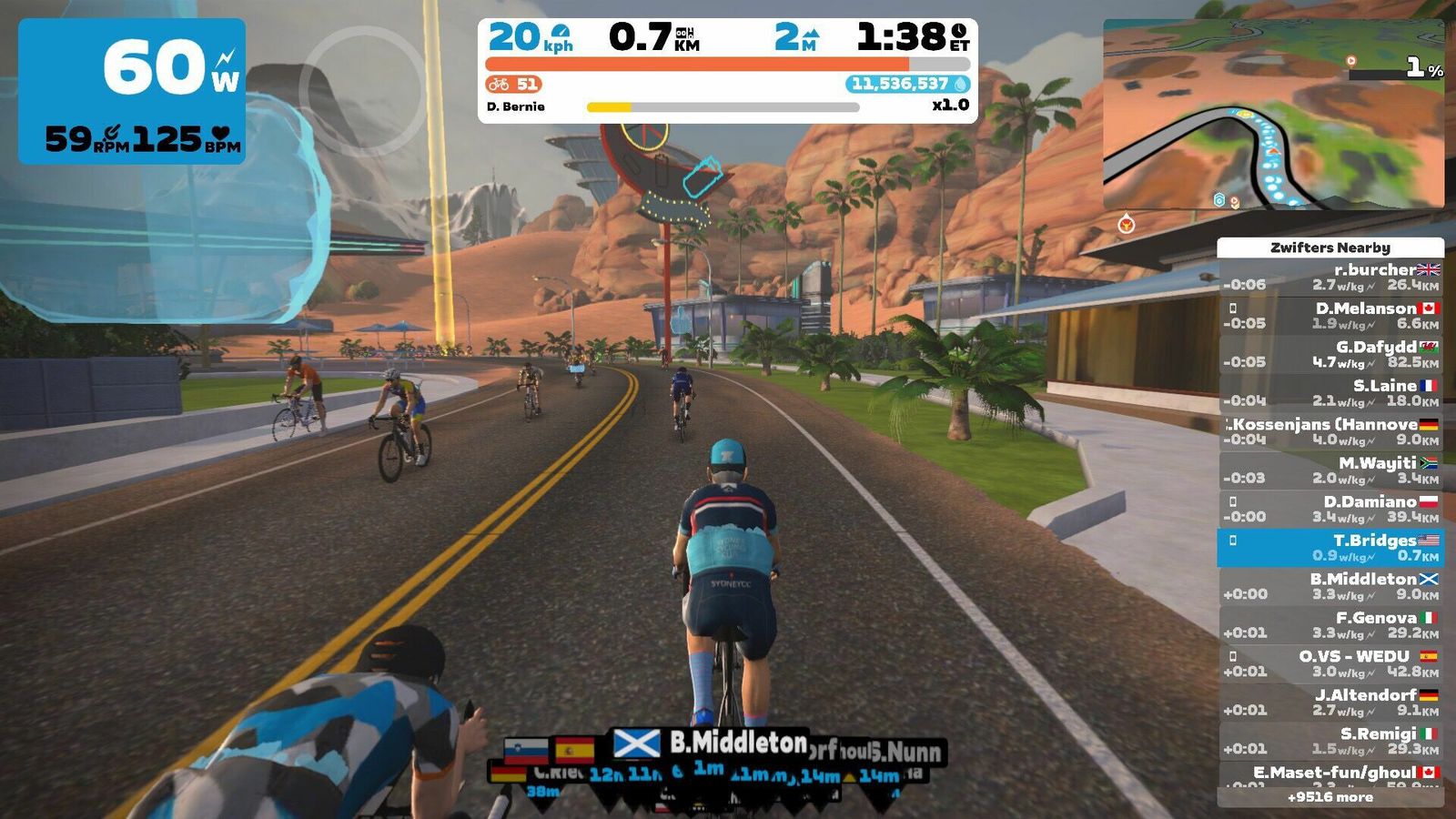Choose D.Melanson from nearby riders

tap(1330, 316)
